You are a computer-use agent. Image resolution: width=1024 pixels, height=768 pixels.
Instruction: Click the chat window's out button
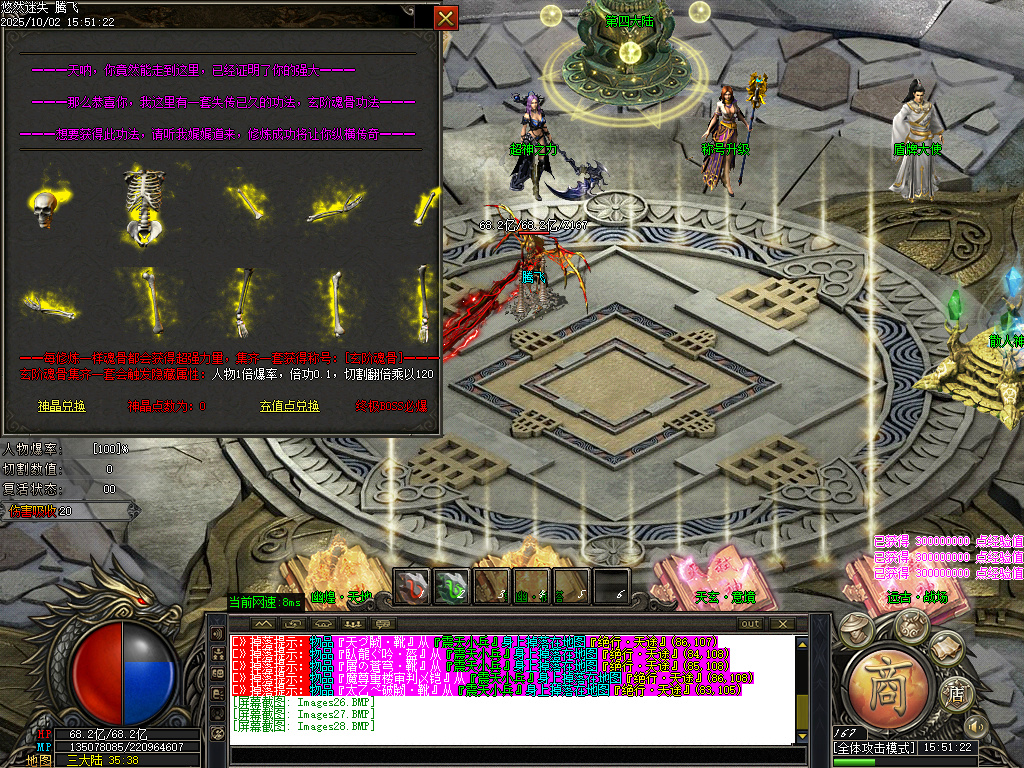tap(749, 624)
